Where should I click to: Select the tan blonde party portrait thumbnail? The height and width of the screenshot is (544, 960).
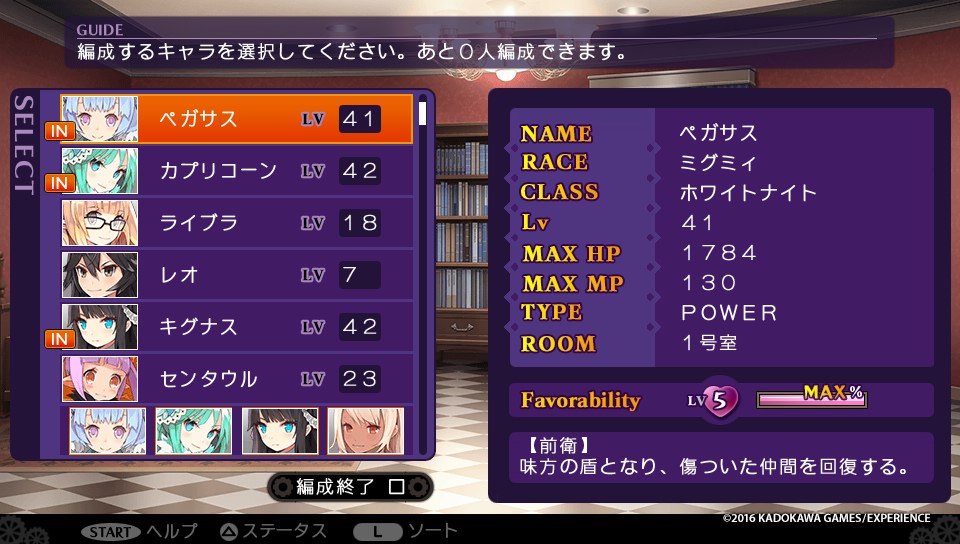pos(366,431)
